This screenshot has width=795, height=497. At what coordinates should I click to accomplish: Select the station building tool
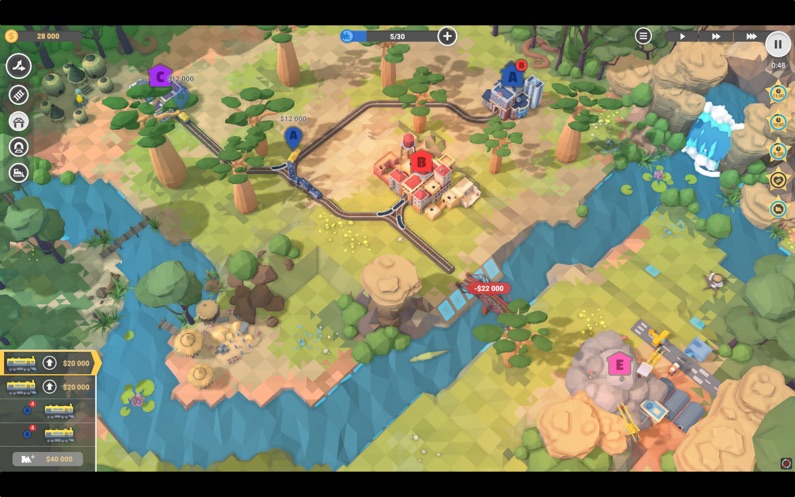pyautogui.click(x=18, y=121)
